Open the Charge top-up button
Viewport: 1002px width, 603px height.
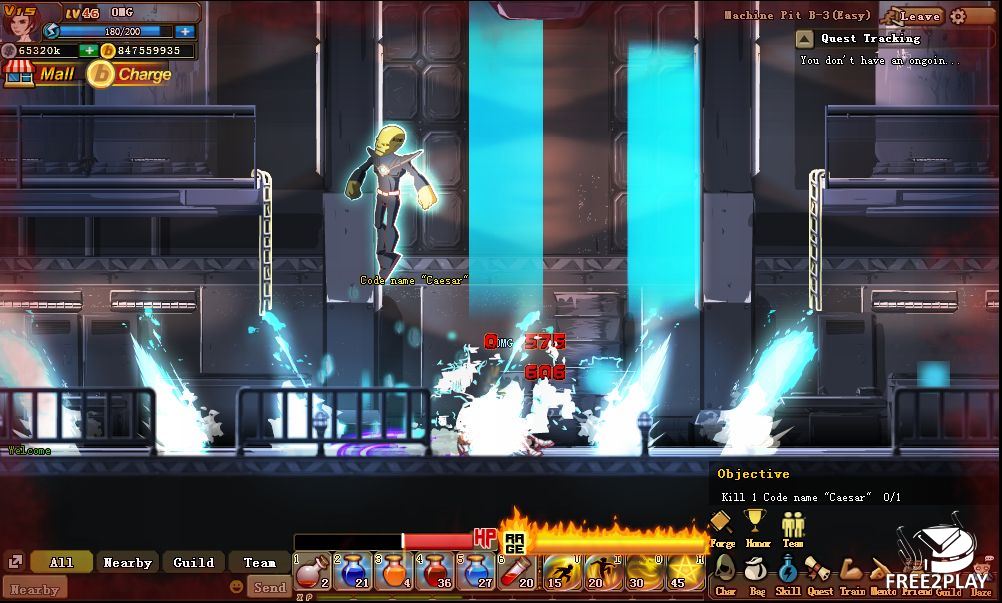pyautogui.click(x=130, y=73)
